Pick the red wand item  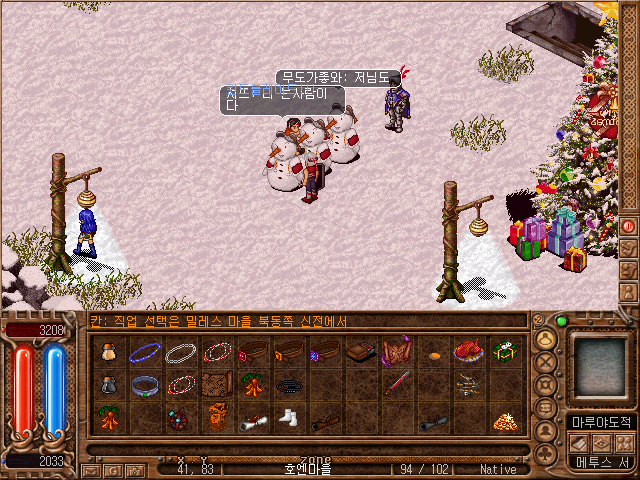click(395, 386)
